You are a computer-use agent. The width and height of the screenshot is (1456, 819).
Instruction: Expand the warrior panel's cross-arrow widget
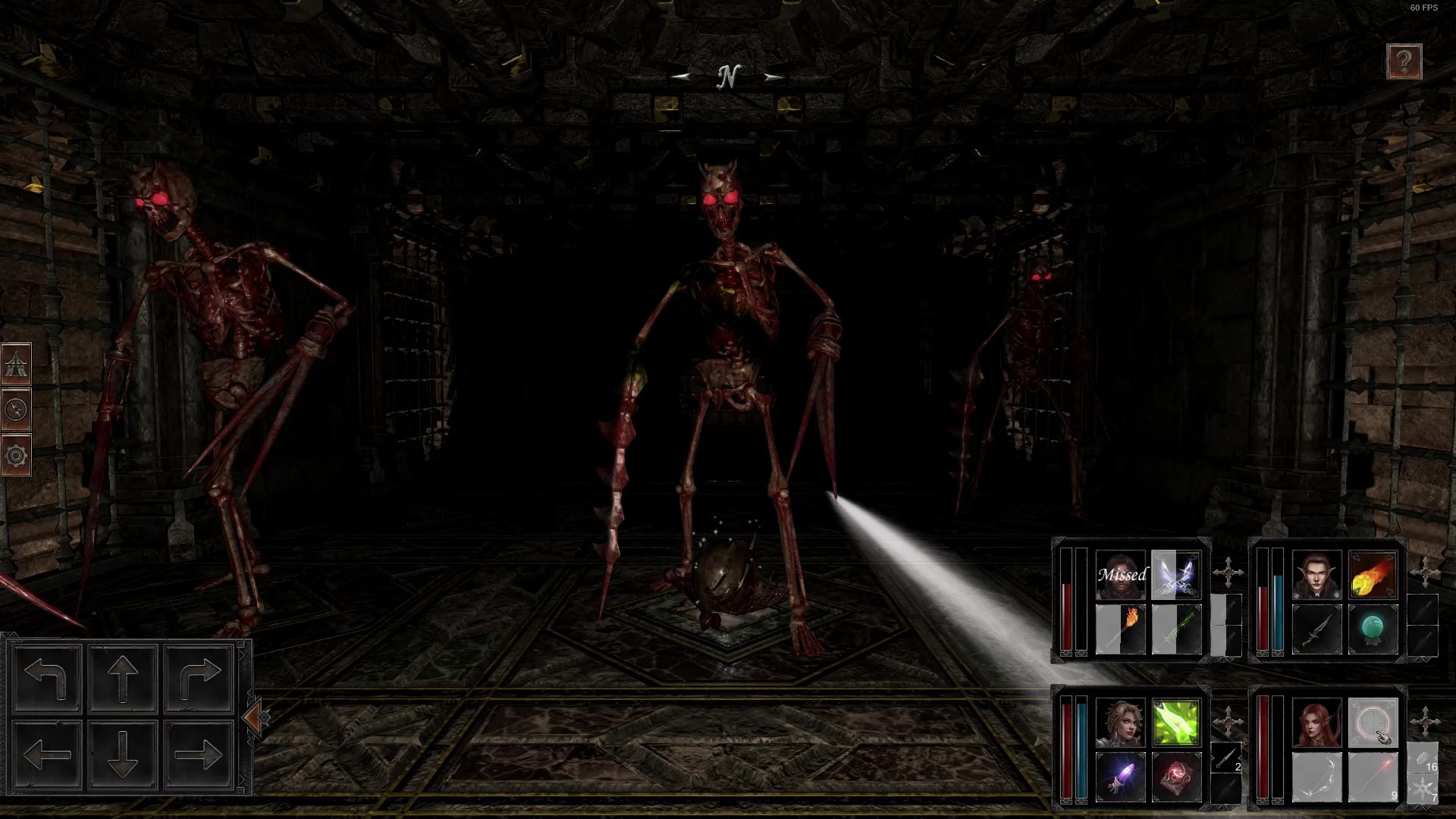click(x=1228, y=571)
